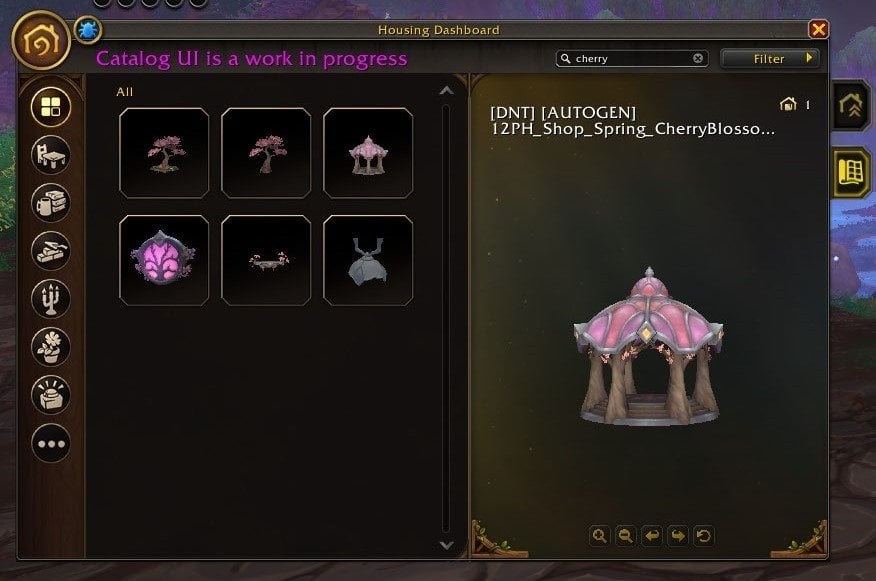Screen dimensions: 876x581
Task: Select the all-items grid category
Action: 51,106
